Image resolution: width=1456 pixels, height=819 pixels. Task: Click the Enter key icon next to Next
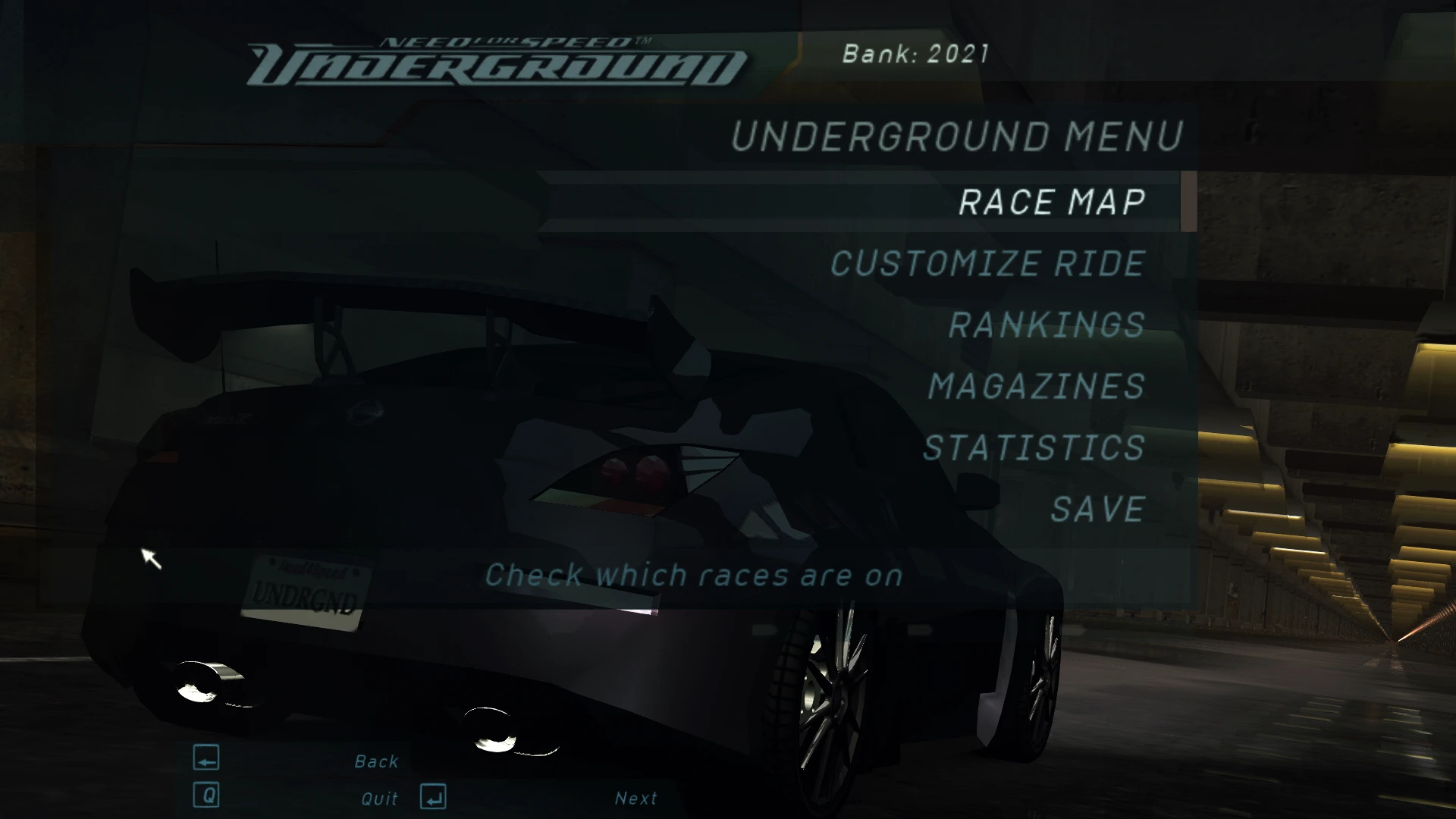[432, 796]
